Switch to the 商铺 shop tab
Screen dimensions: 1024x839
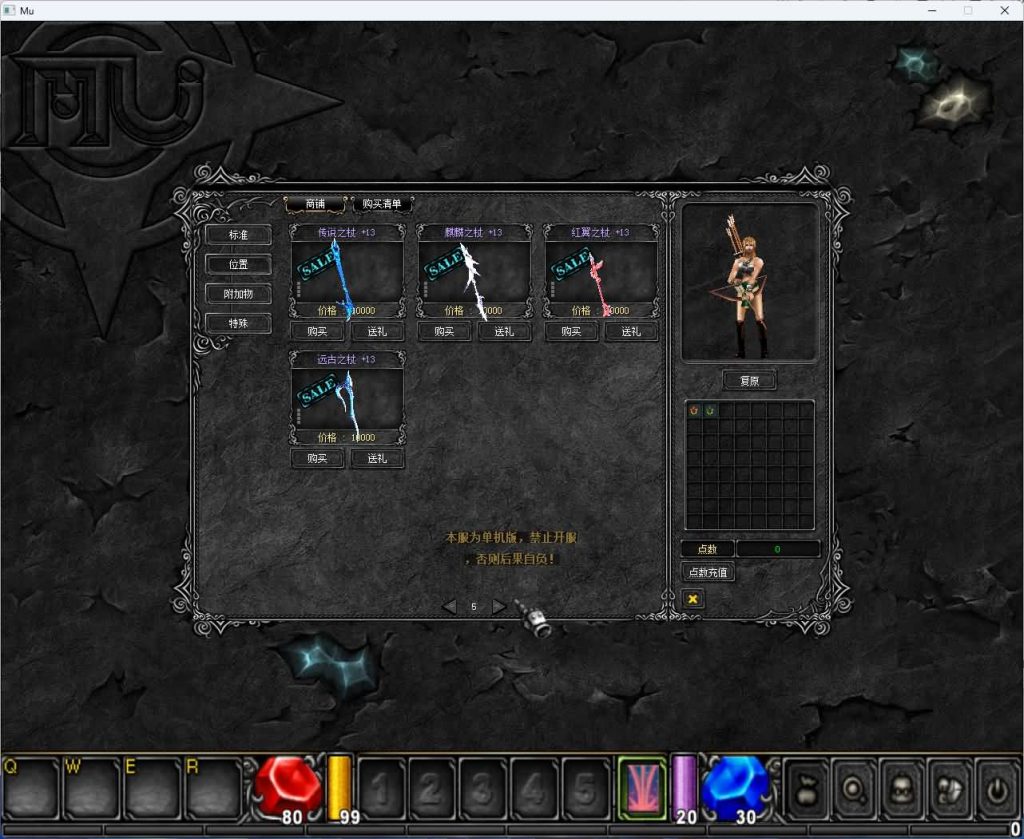[x=315, y=204]
